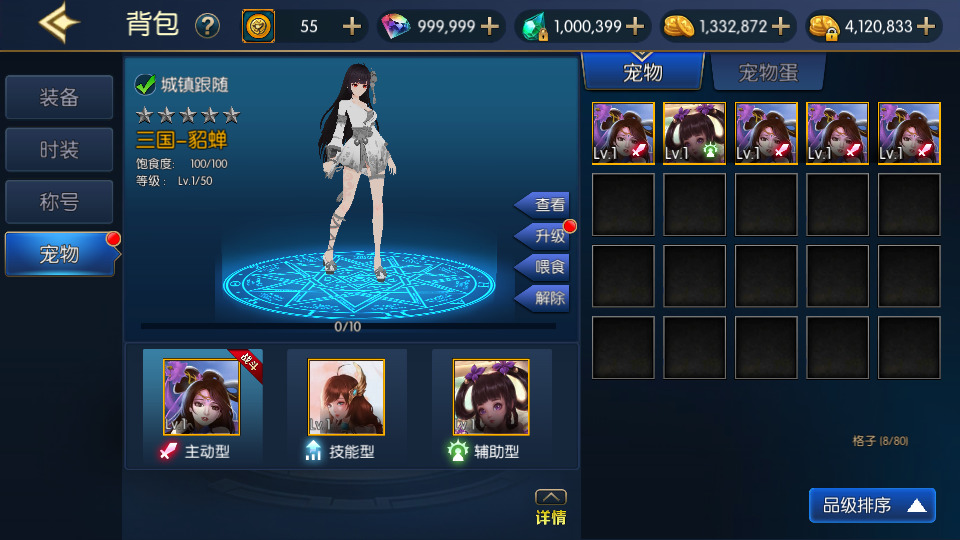Screen dimensions: 960x540
Task: Go back with the gold arrow button
Action: click(59, 24)
